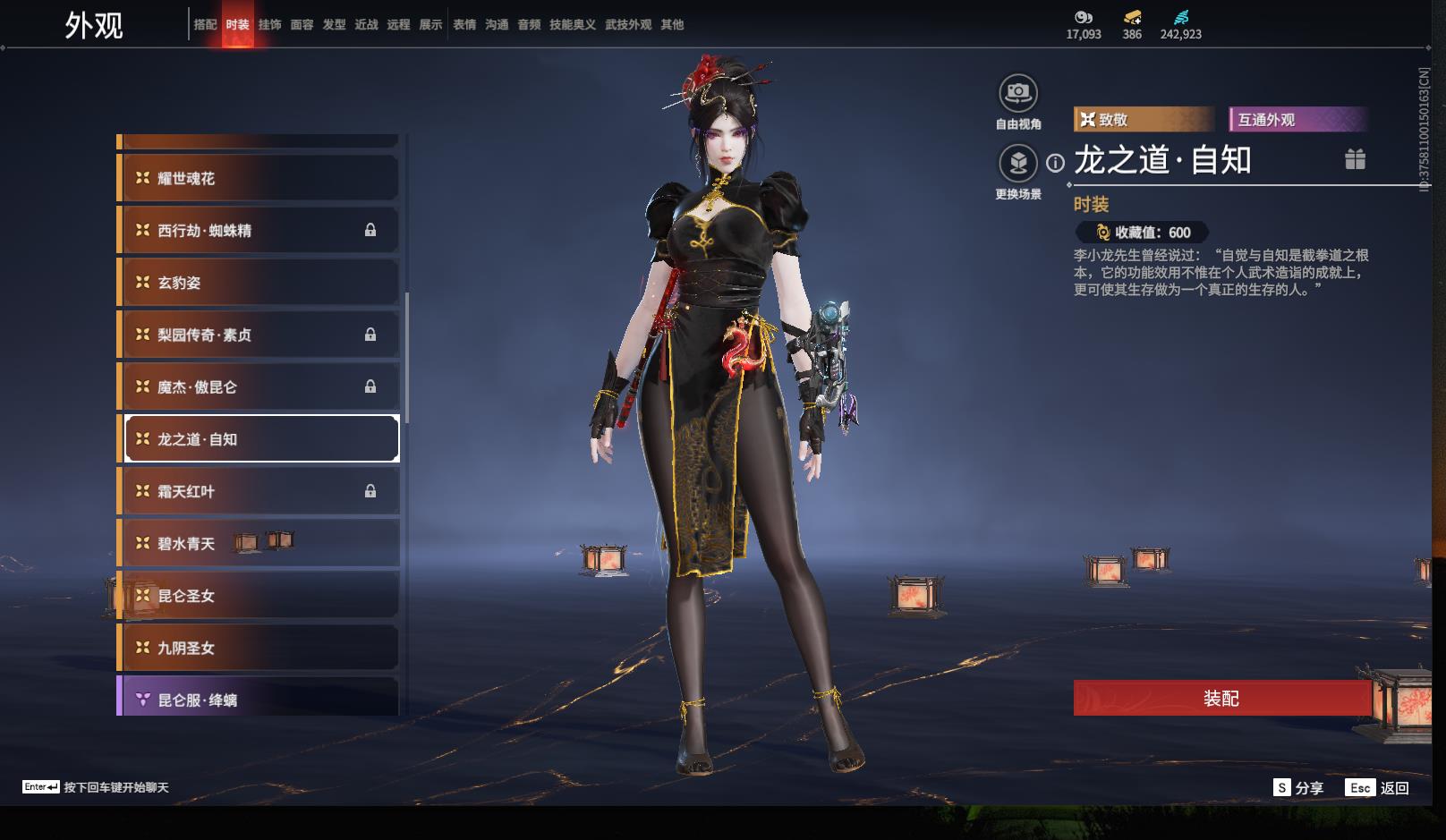Show outfit info via the i icon
Viewport: 1446px width, 840px height.
pos(1056,163)
